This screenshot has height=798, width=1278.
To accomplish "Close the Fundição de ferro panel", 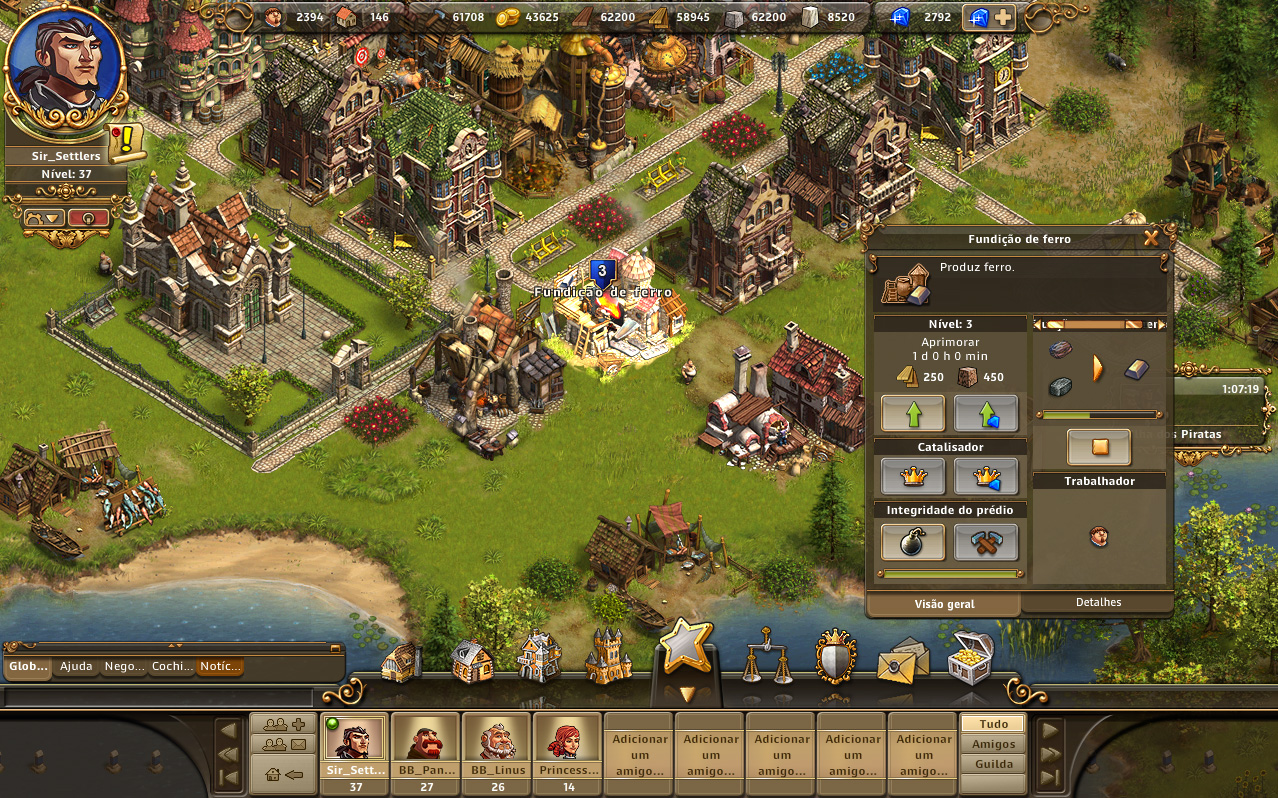I will click(x=1151, y=238).
